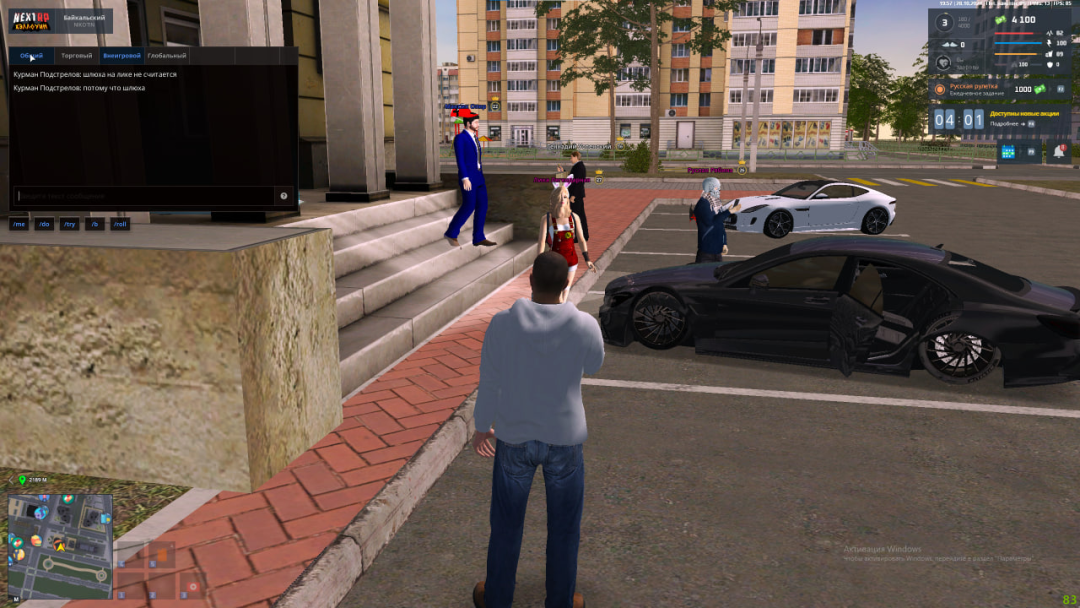Screen dimensions: 1080x608
Task: Activate the /roll chat command
Action: pos(120,224)
